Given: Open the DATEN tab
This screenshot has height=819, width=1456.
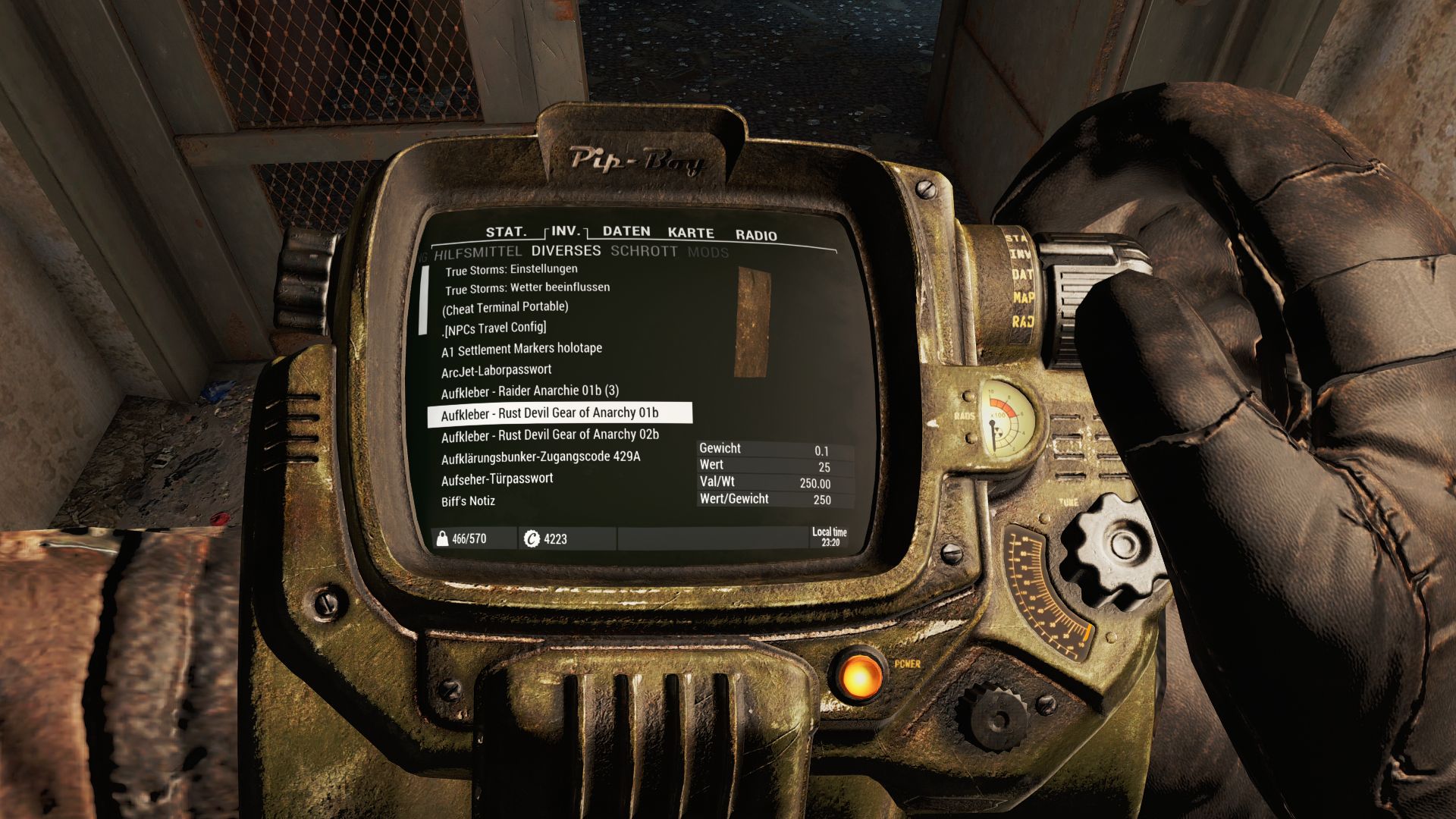Looking at the screenshot, I should 626,231.
